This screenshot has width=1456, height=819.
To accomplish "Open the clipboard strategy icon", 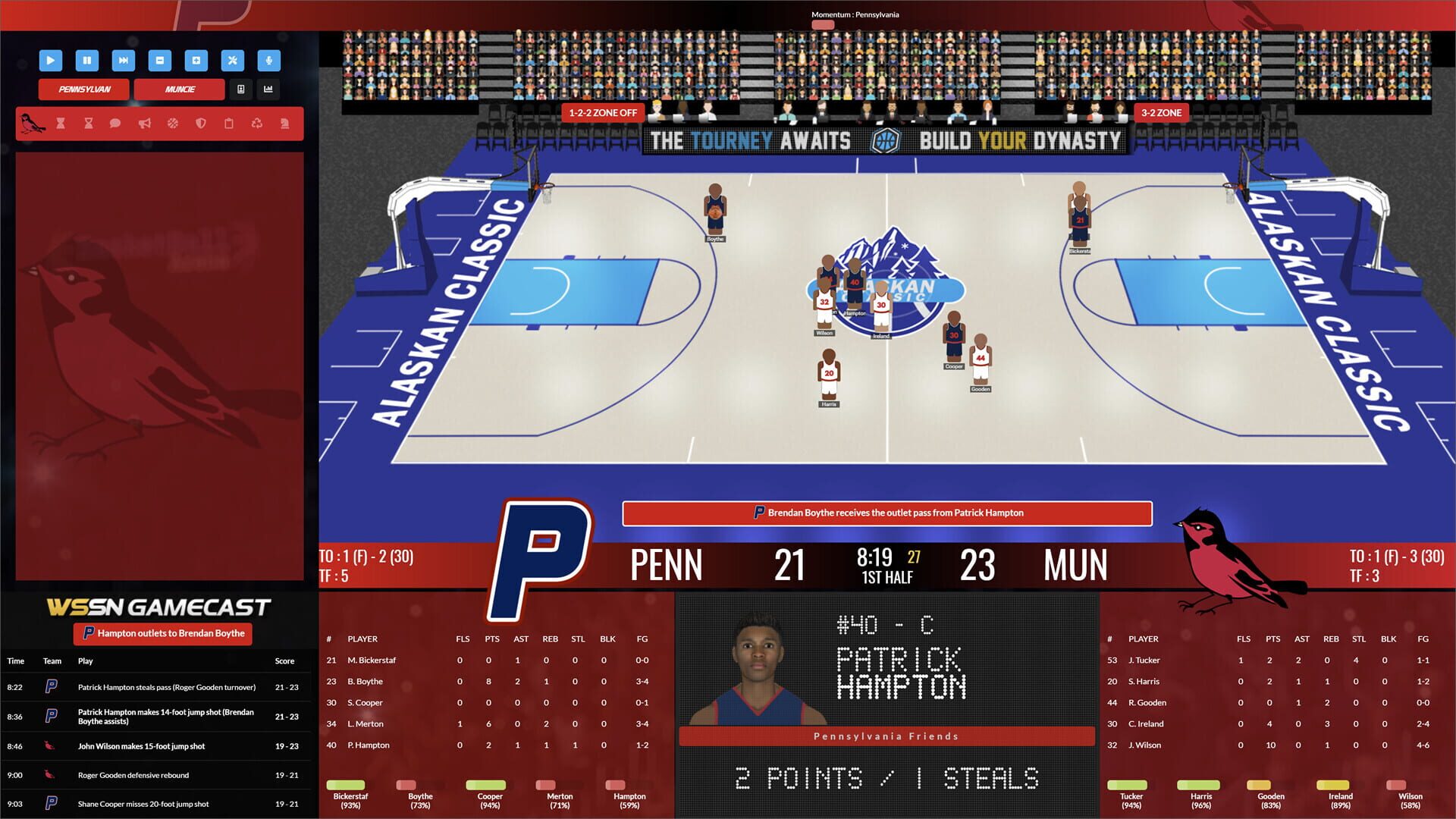I will pyautogui.click(x=230, y=123).
